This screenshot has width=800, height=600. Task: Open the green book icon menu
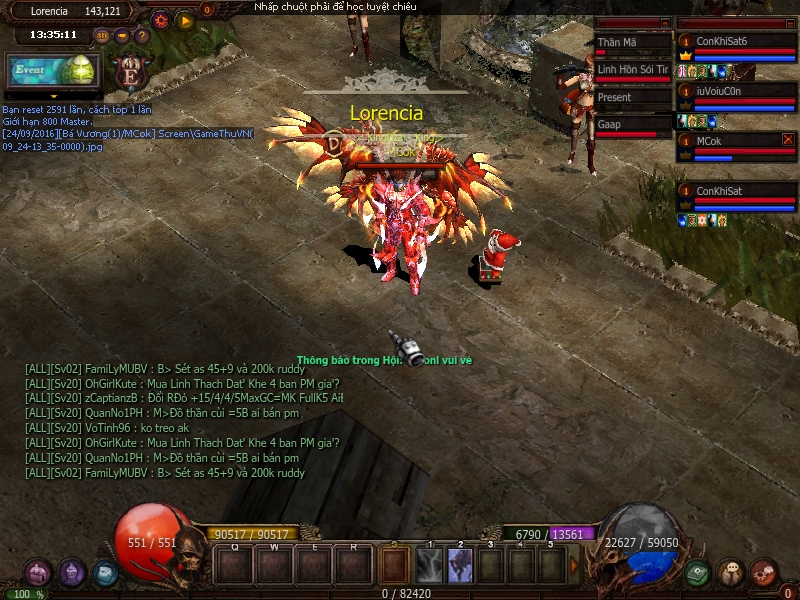point(698,572)
